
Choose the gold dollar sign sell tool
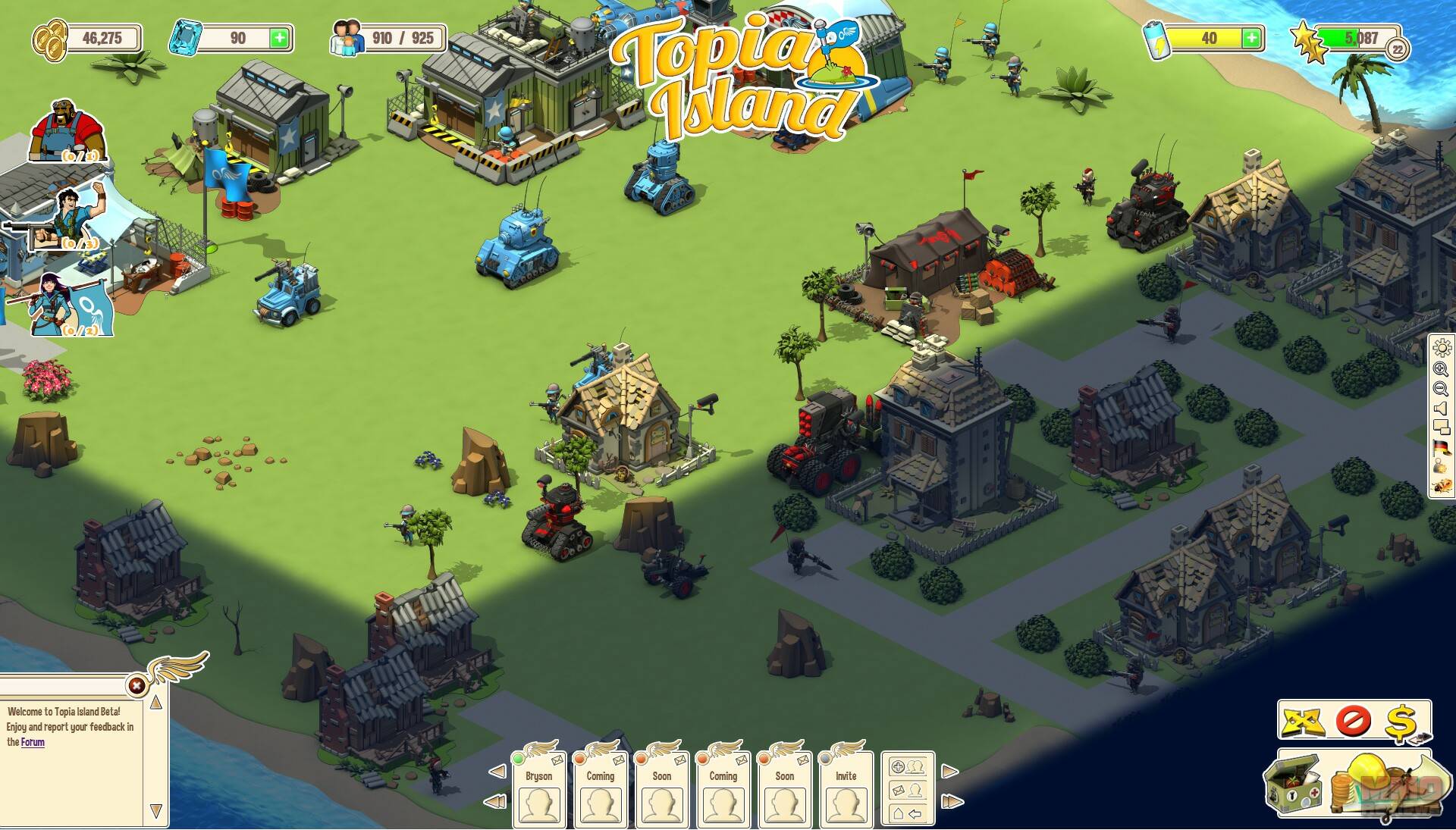point(1401,721)
